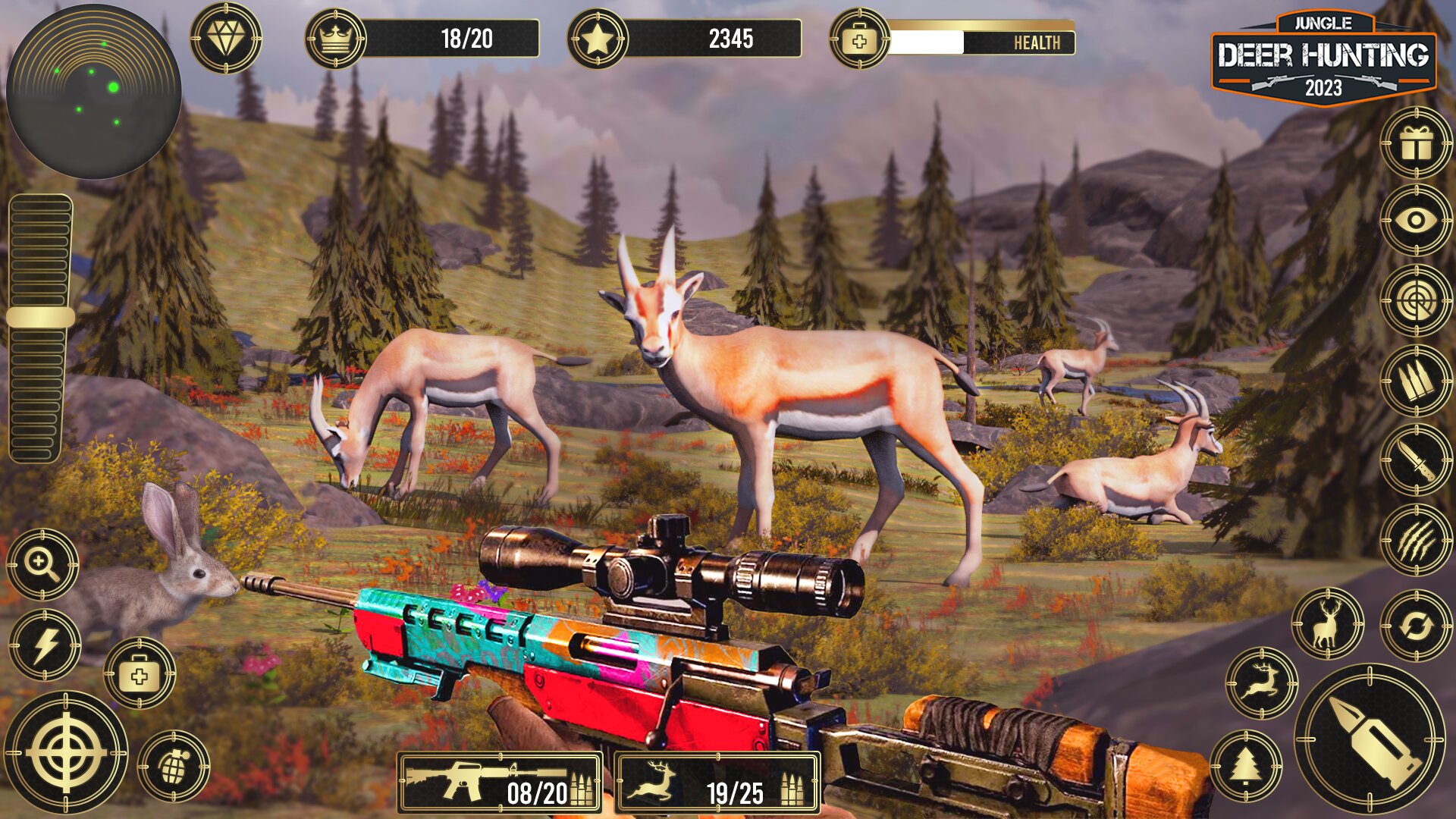Throw a grenade with grenade button

tap(174, 767)
